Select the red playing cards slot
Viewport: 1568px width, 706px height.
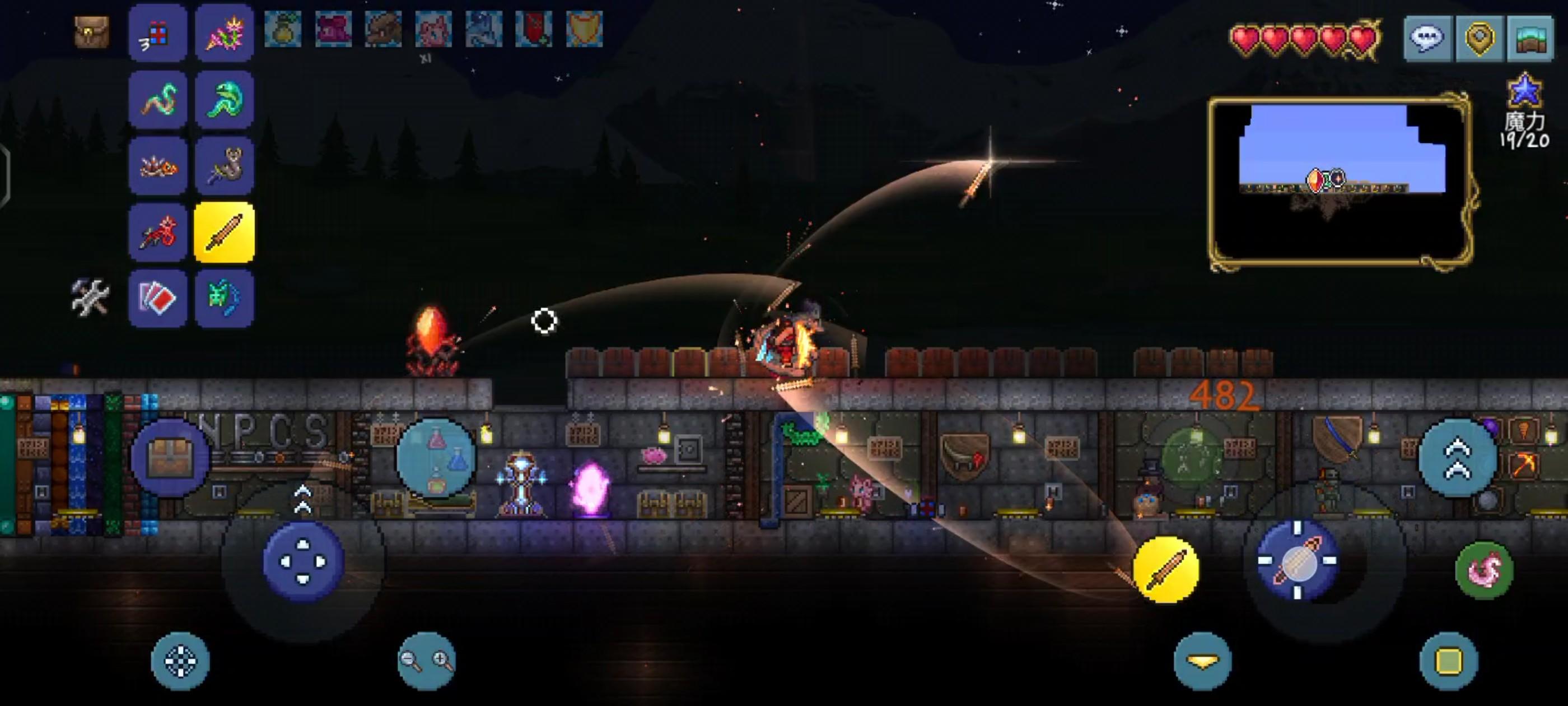158,299
